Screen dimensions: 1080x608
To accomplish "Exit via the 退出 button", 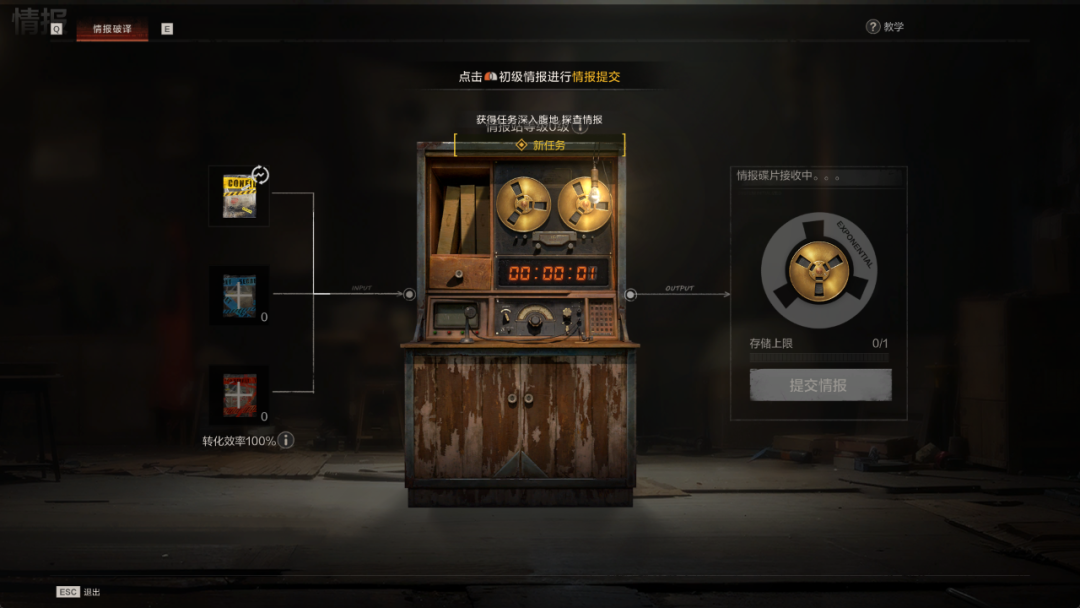I will [79, 592].
